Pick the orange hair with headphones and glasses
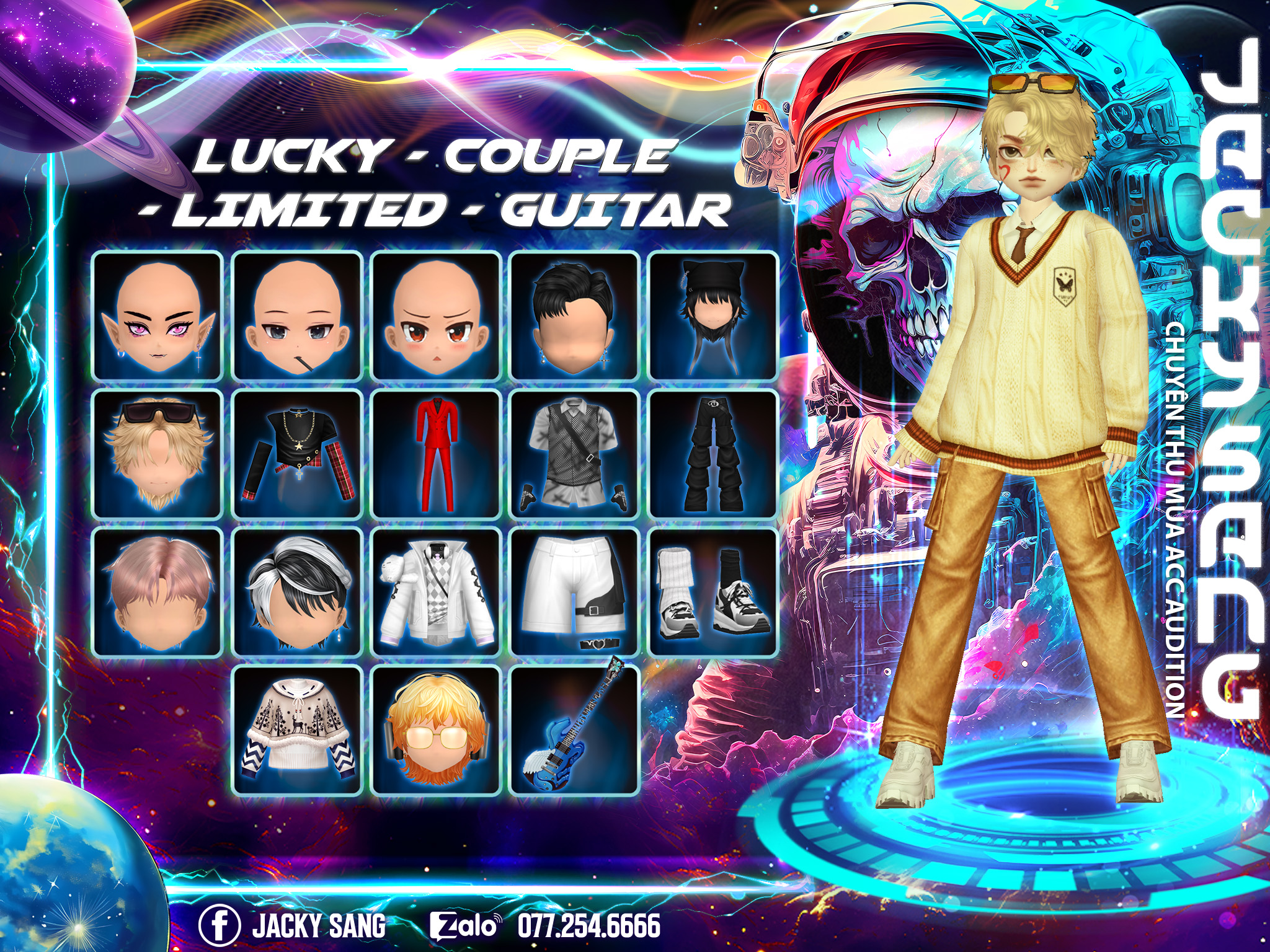Screen dimensions: 1270x952 tap(436, 731)
